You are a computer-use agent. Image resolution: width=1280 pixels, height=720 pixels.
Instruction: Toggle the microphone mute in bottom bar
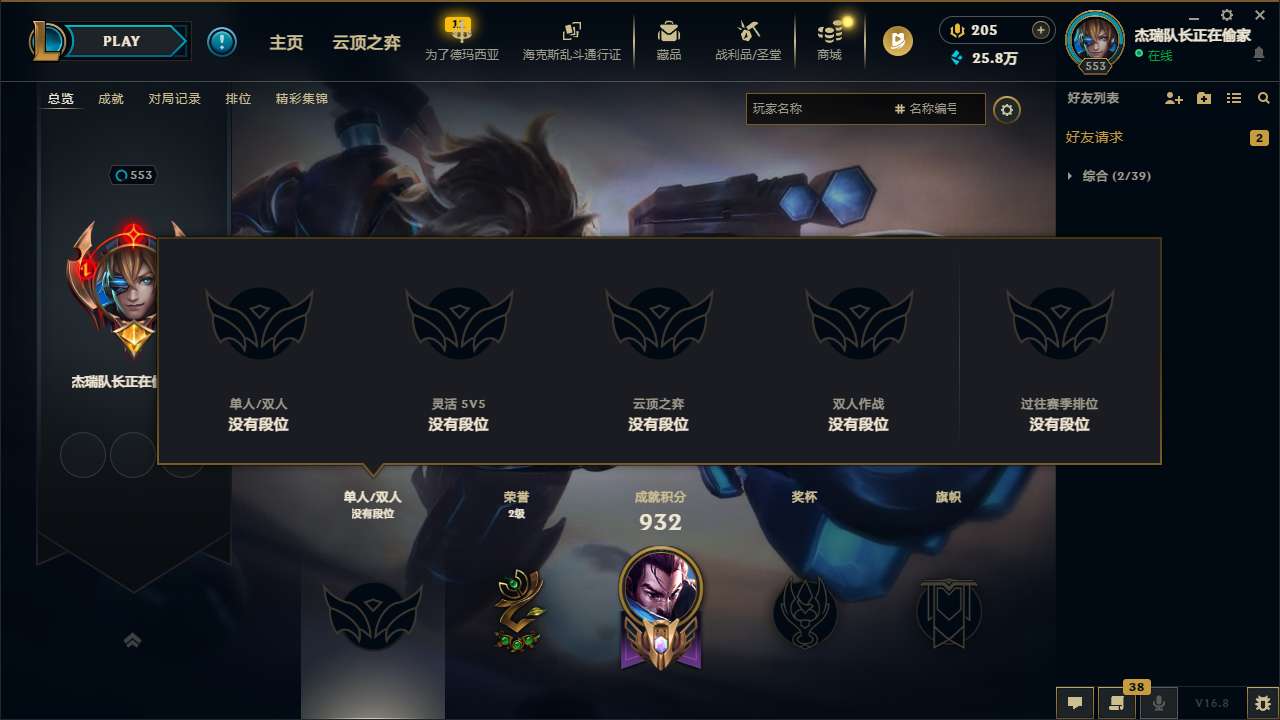[x=1159, y=703]
